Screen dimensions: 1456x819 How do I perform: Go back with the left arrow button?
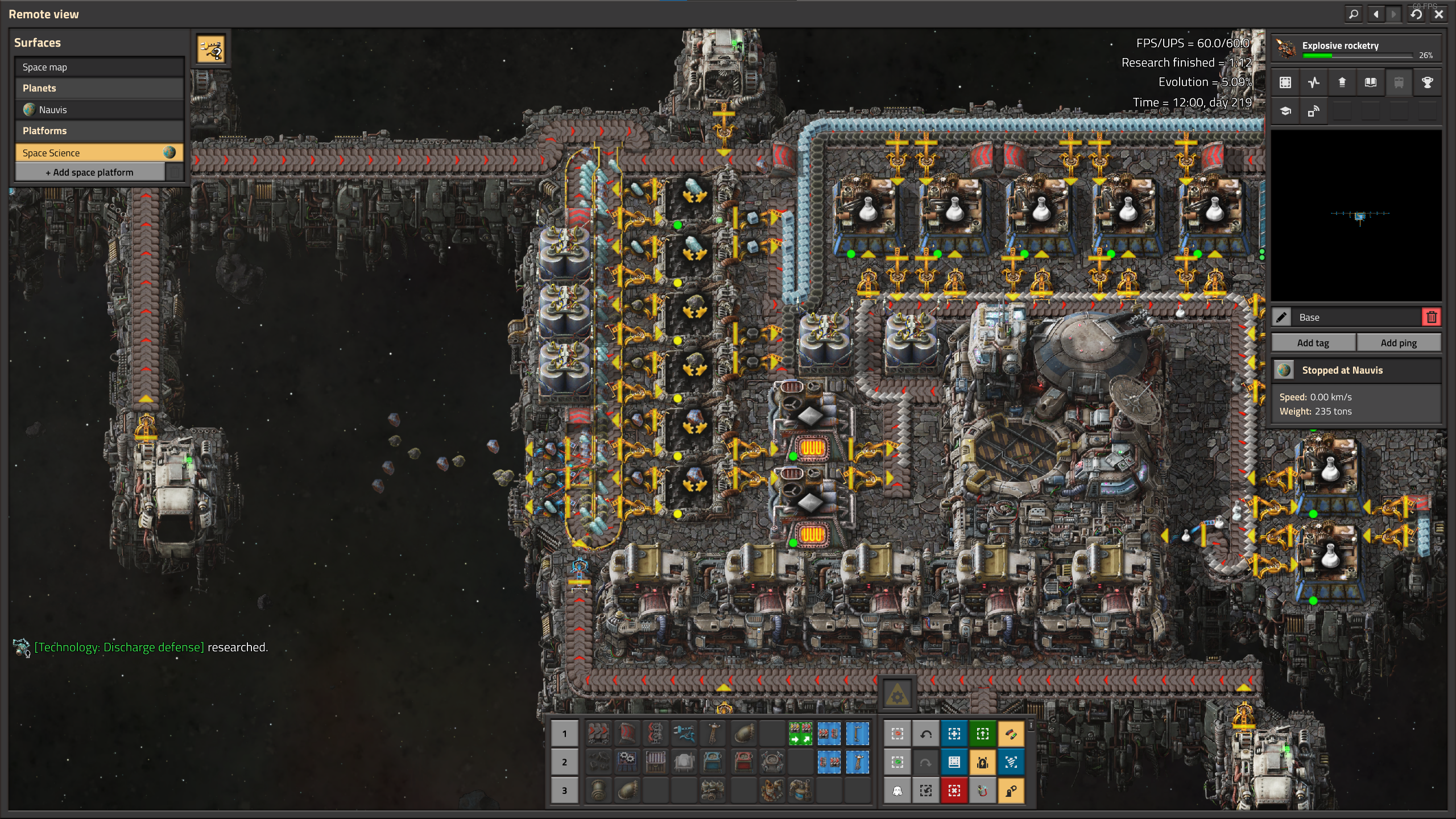(x=1376, y=14)
